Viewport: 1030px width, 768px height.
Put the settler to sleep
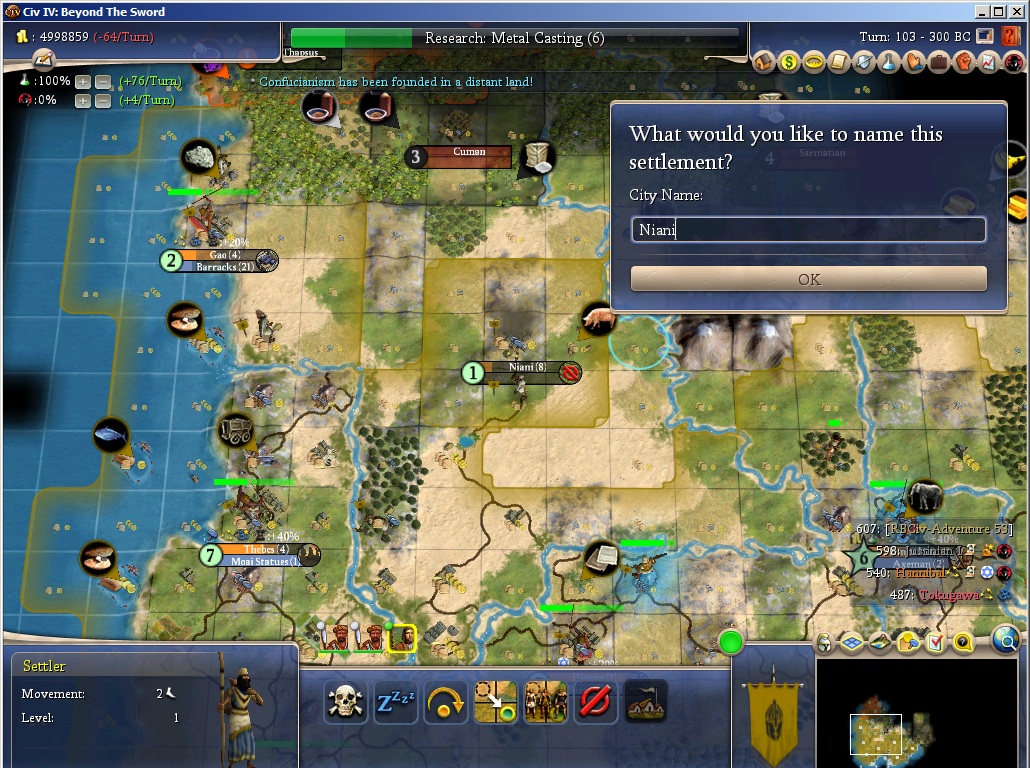[x=395, y=702]
